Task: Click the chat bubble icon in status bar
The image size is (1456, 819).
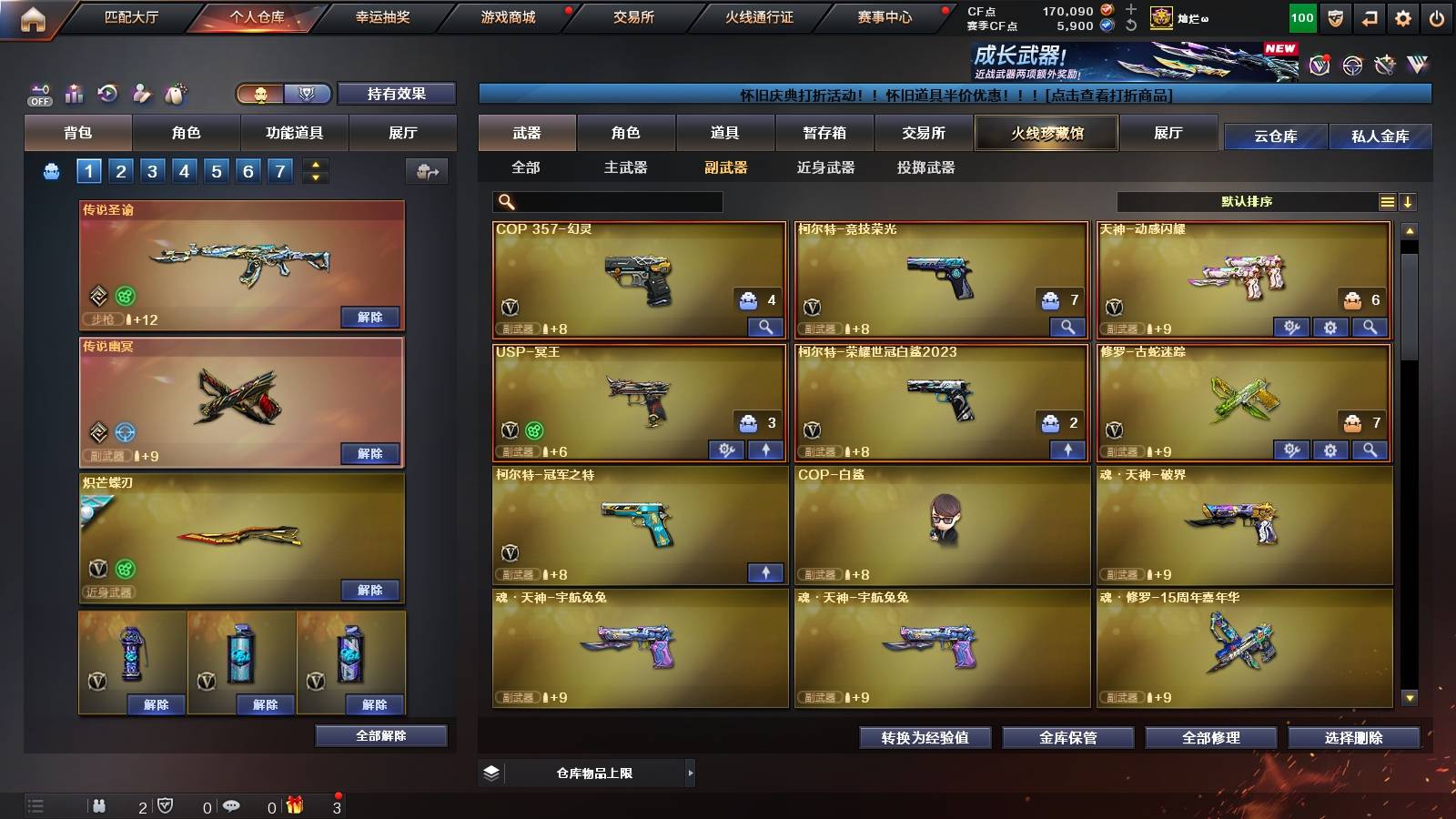Action: (230, 805)
